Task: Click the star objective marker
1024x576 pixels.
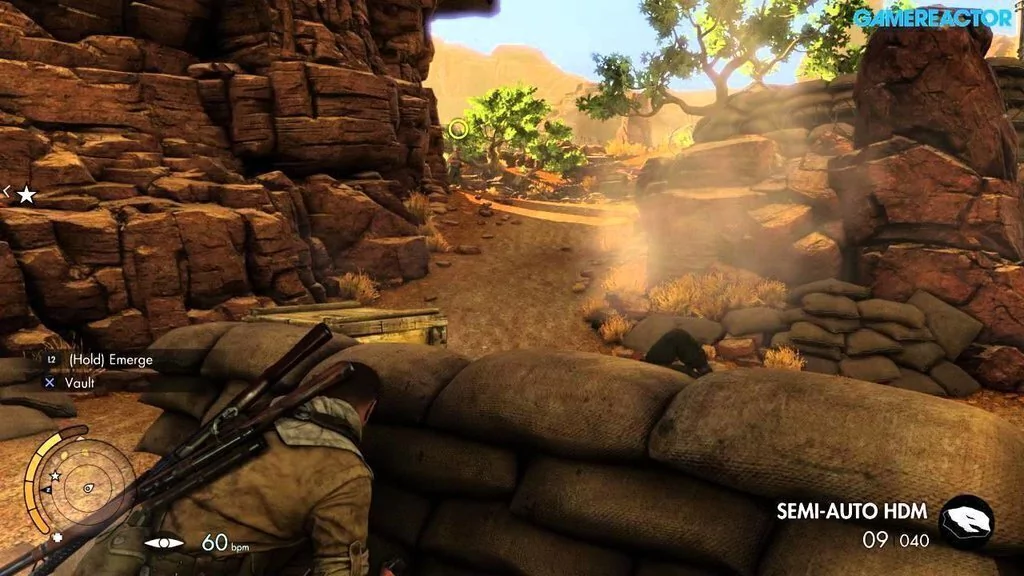Action: [27, 194]
